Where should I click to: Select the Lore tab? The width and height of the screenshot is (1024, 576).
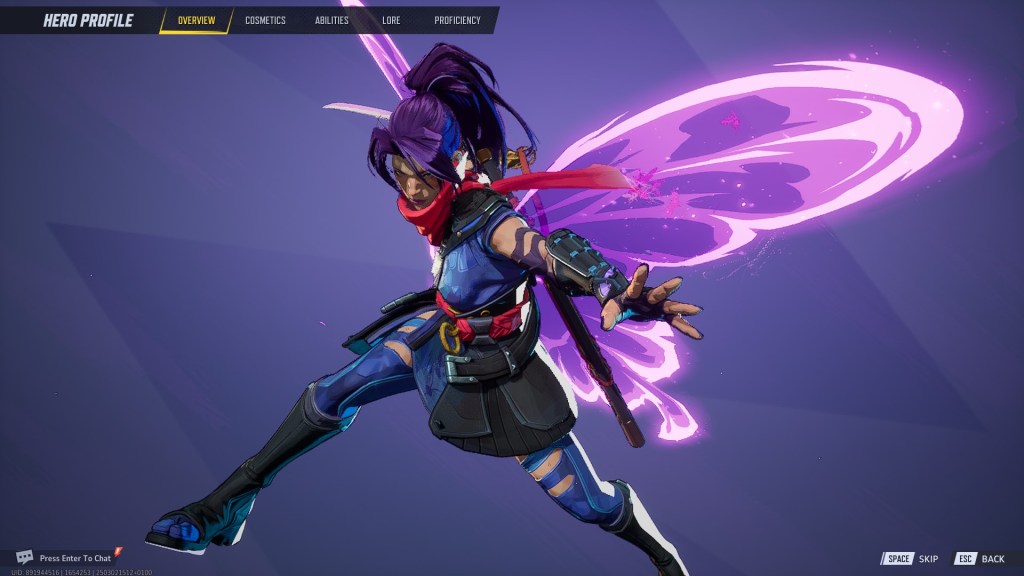pos(391,20)
